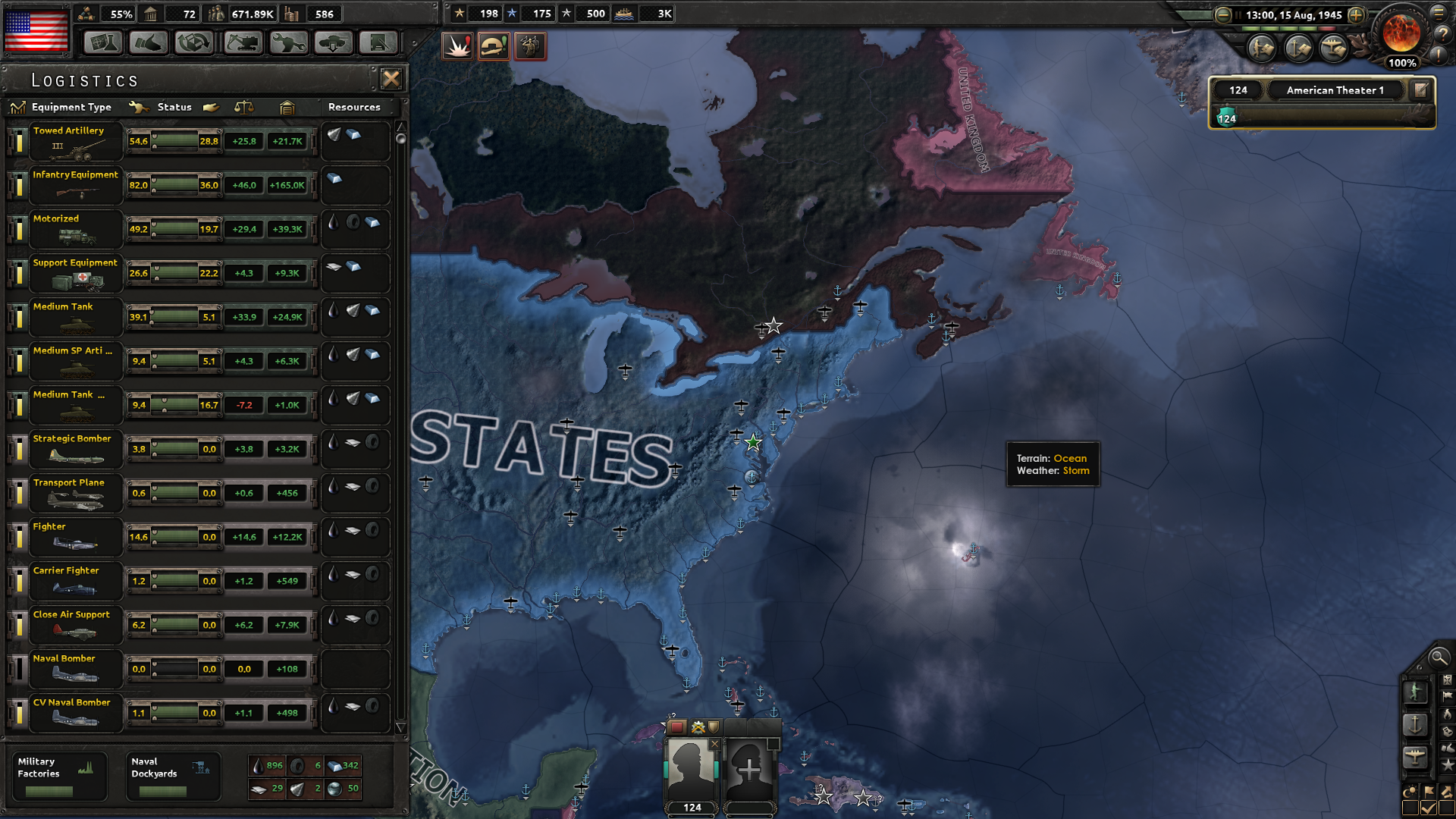Uncheck the flags visibility checkbox

tap(1428, 806)
